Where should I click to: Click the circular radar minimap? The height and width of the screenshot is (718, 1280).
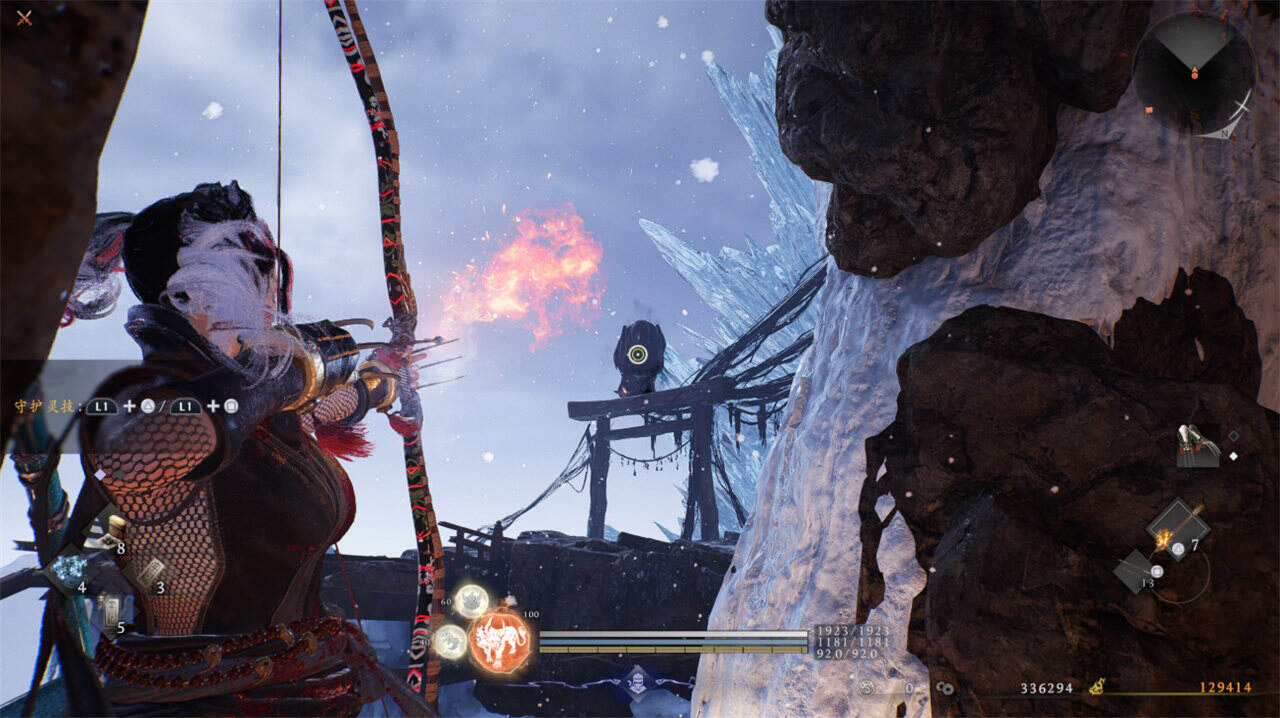(x=1194, y=74)
